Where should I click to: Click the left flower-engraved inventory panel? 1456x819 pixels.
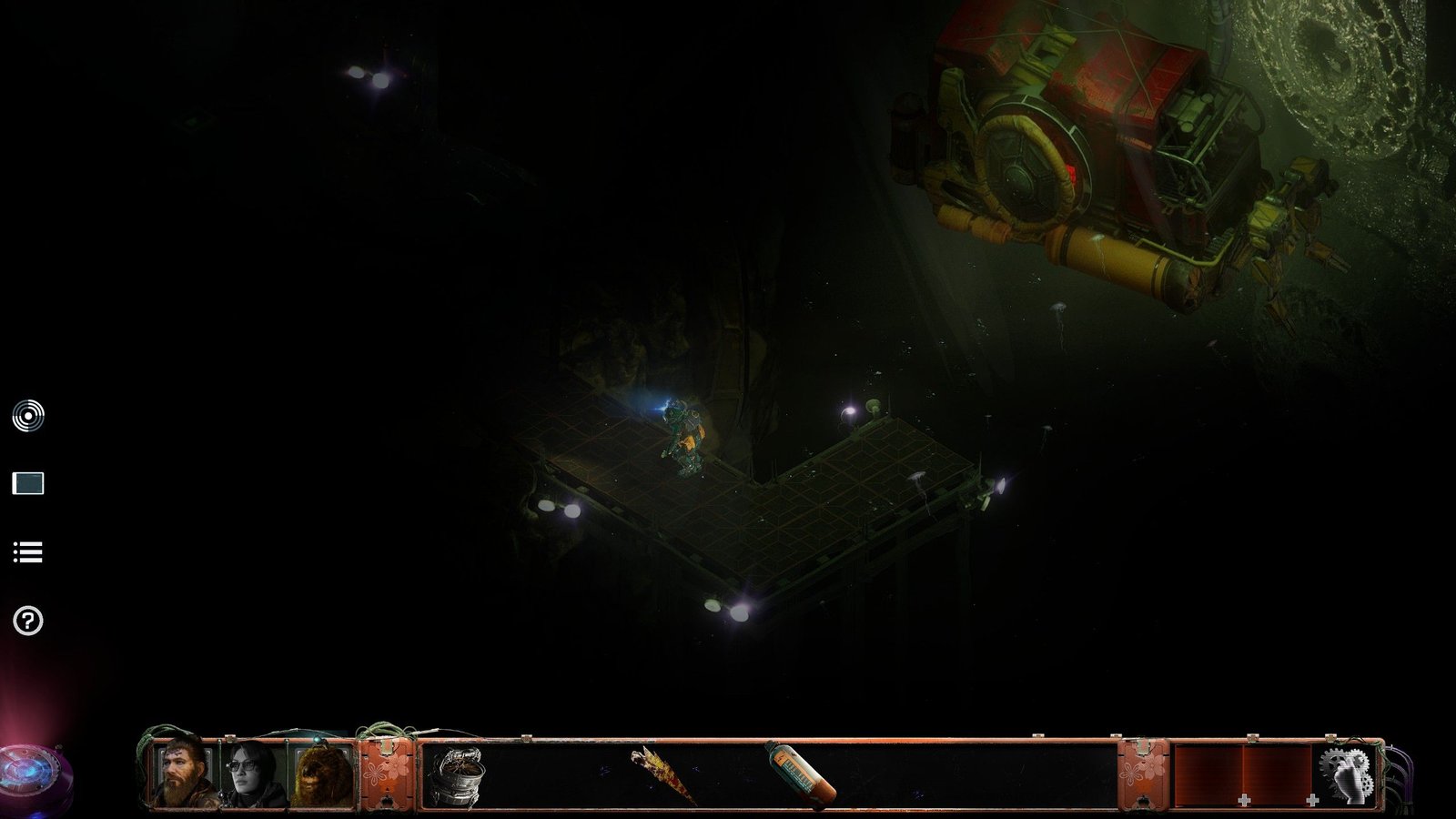coord(387,774)
